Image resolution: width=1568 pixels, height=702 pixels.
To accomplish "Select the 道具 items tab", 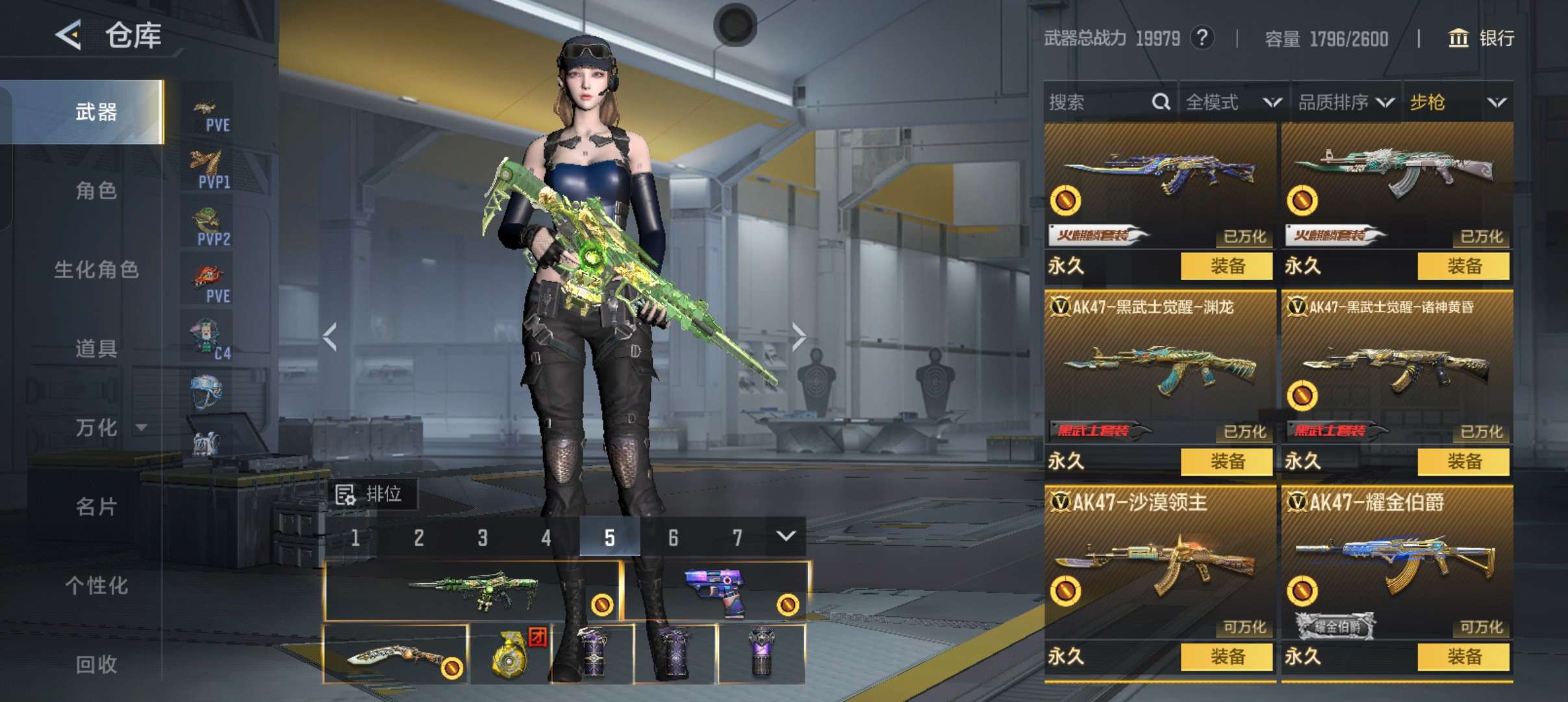I will click(96, 348).
